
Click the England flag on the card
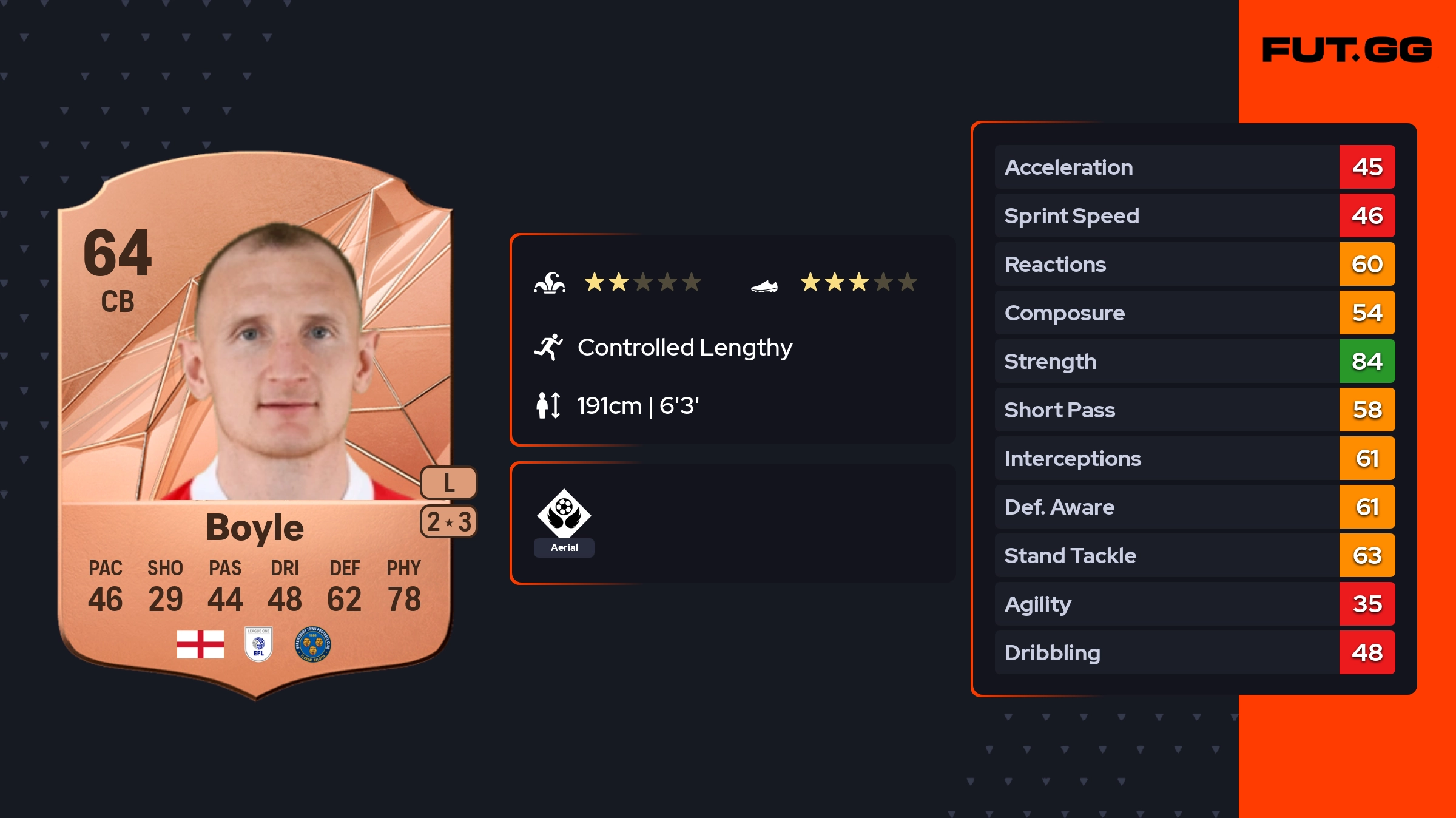click(x=200, y=644)
